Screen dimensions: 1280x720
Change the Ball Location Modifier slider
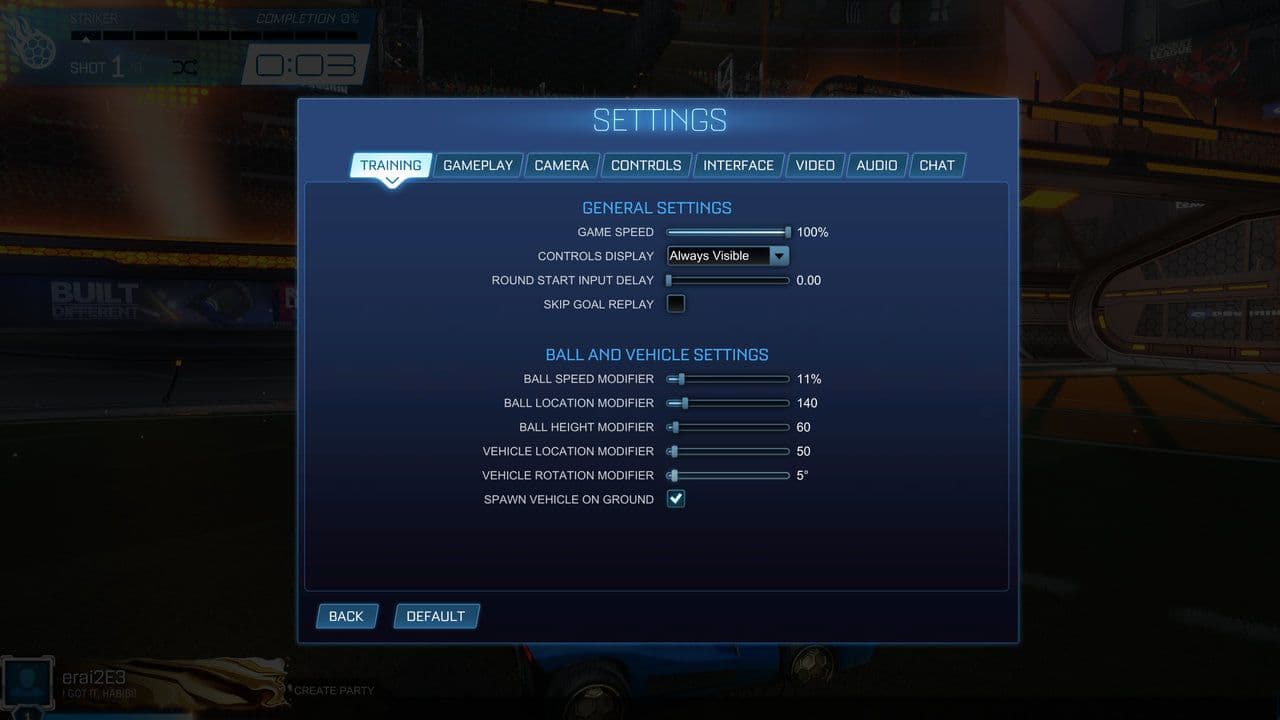click(685, 403)
